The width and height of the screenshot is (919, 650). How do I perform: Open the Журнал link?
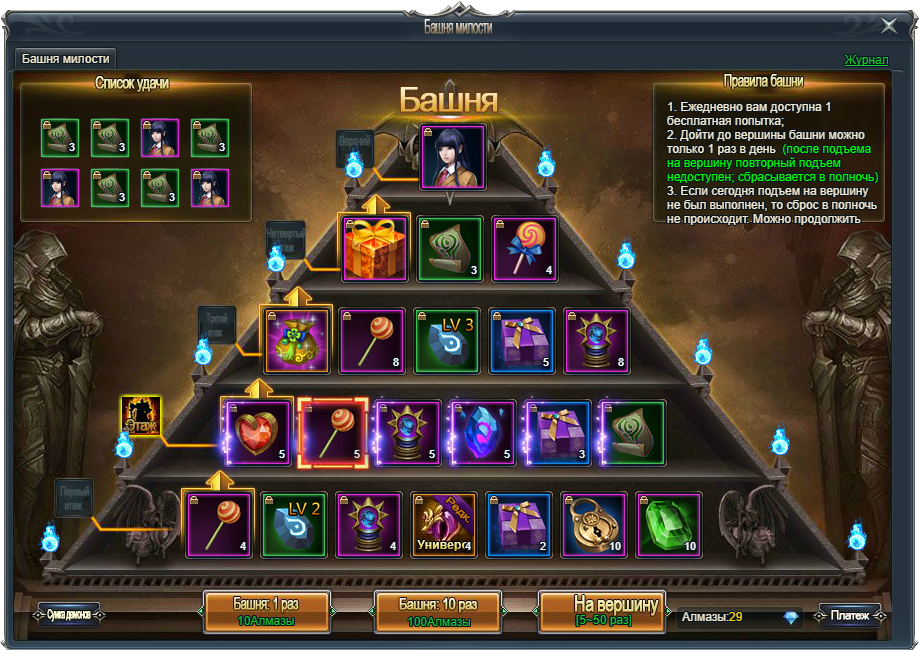point(865,60)
